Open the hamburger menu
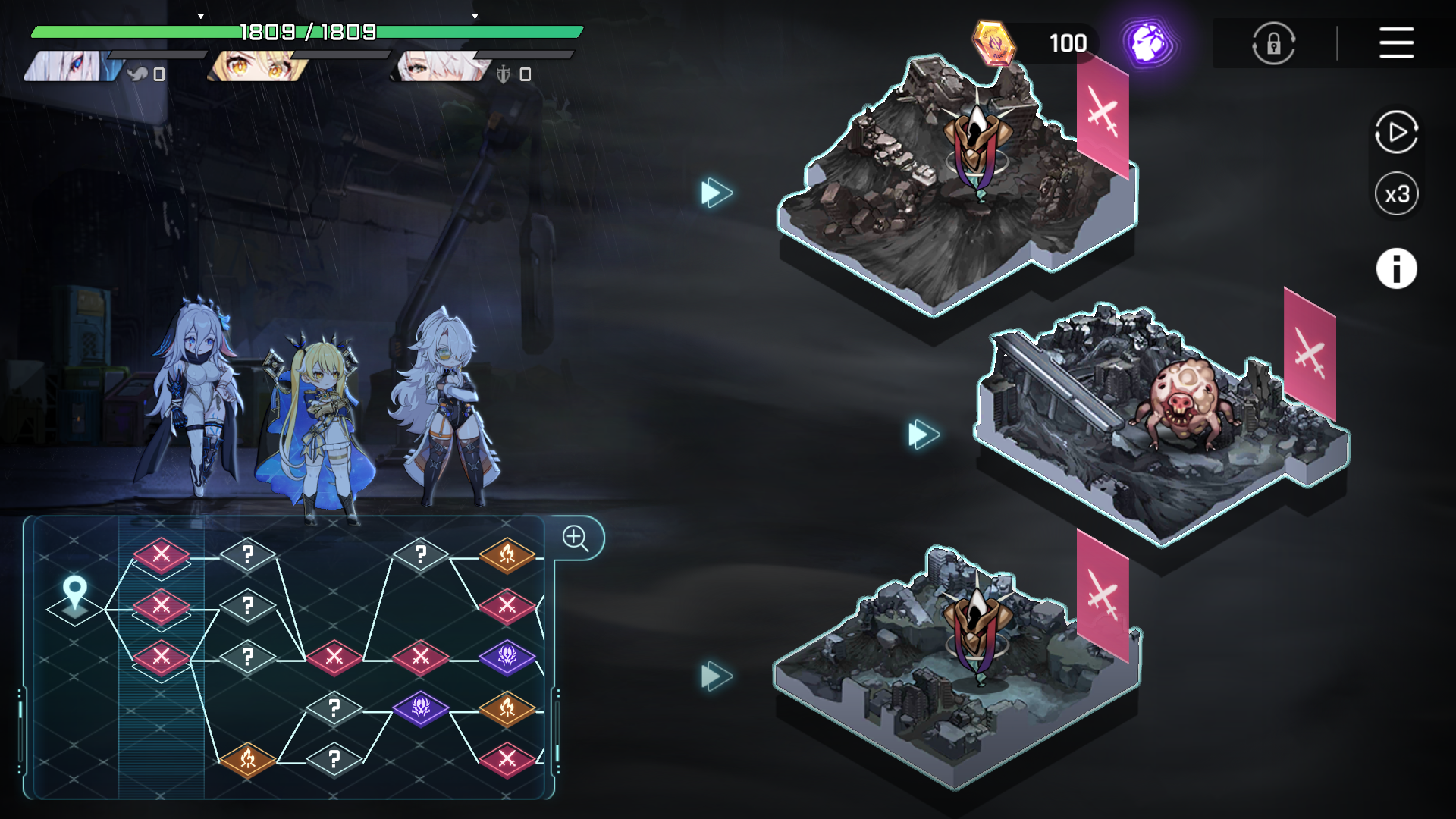 [x=1396, y=42]
